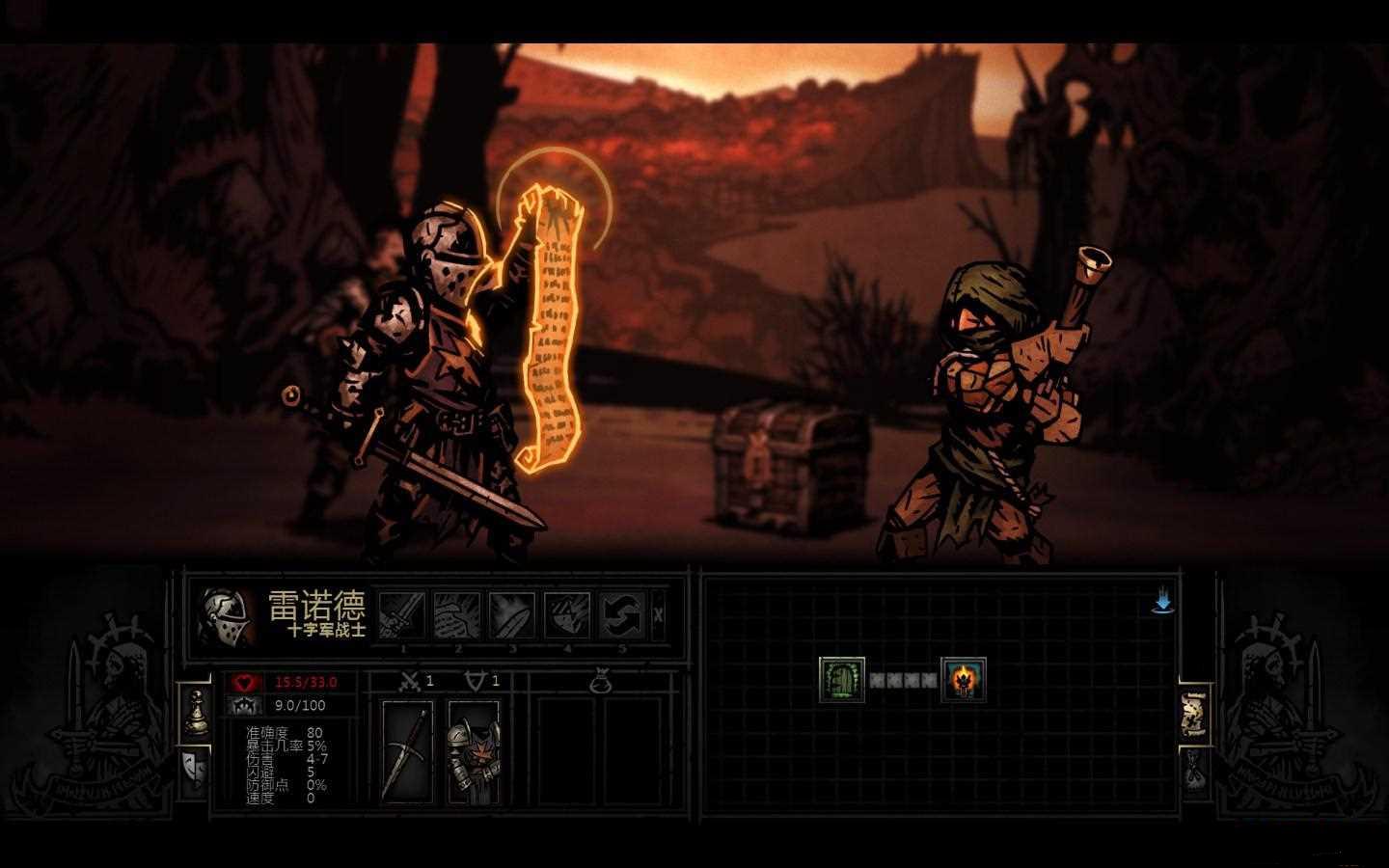Hit the pass turn X button
The image size is (1389, 868).
pyautogui.click(x=659, y=614)
